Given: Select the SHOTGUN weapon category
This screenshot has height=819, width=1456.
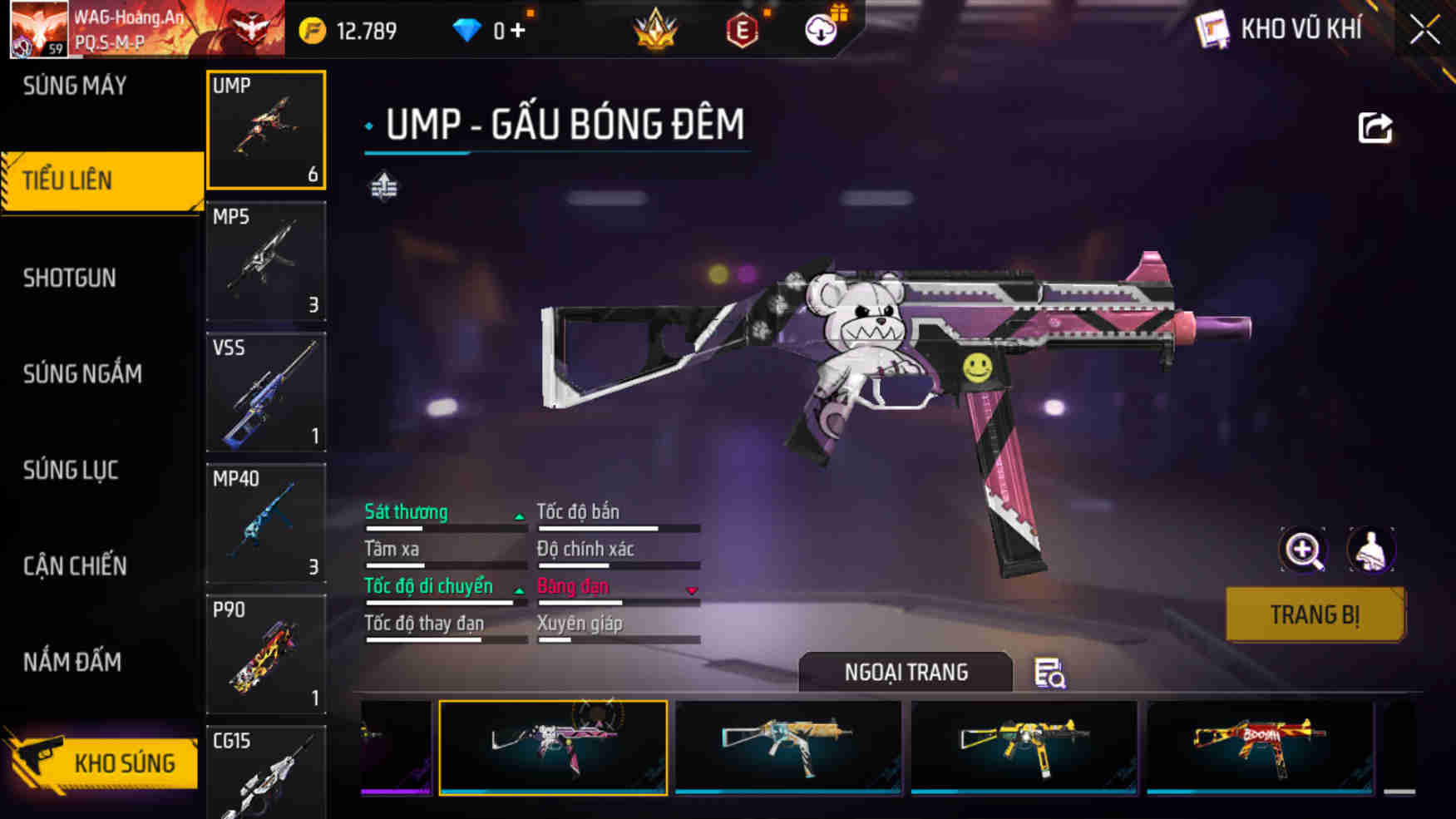Looking at the screenshot, I should coord(70,278).
